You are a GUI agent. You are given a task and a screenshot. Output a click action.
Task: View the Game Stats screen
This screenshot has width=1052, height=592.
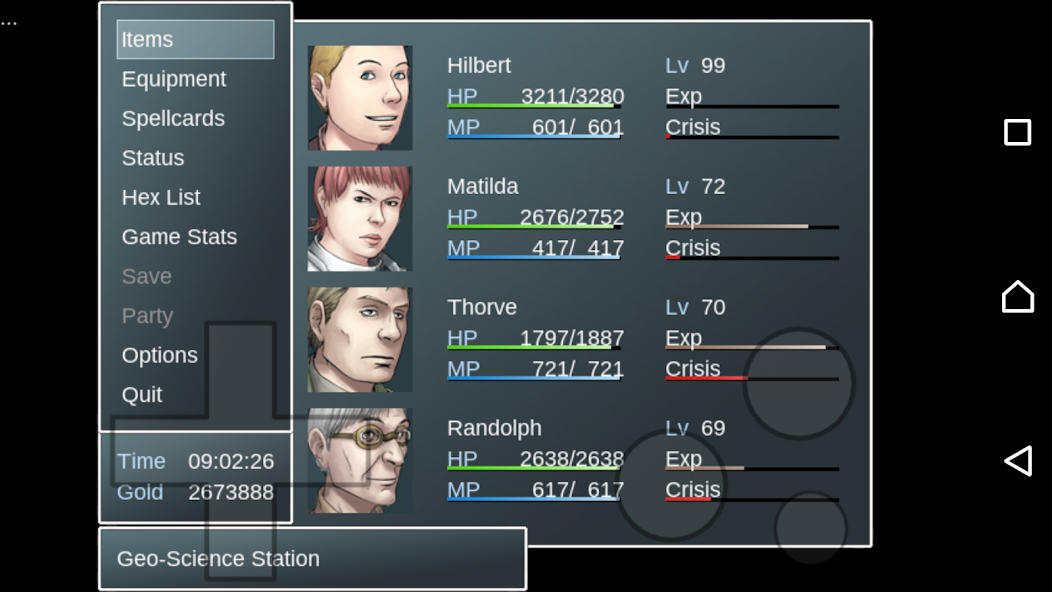[179, 237]
